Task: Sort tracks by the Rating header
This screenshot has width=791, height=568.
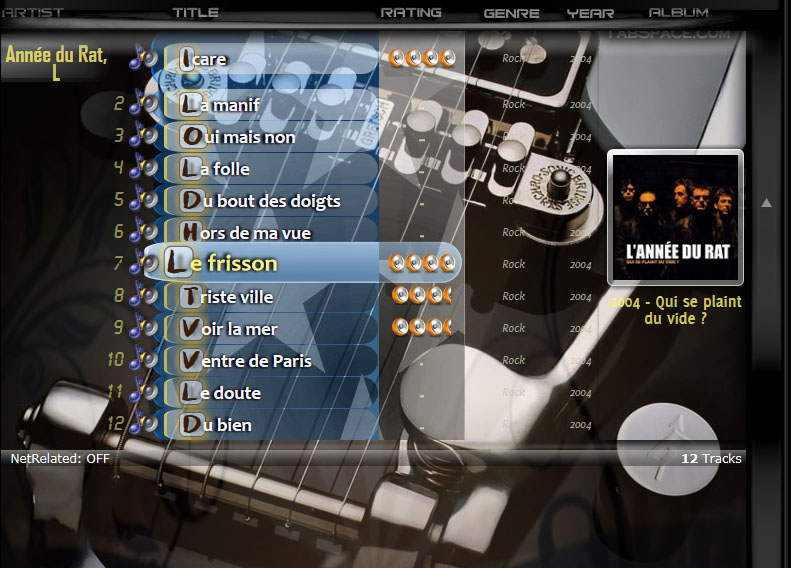Action: [410, 13]
